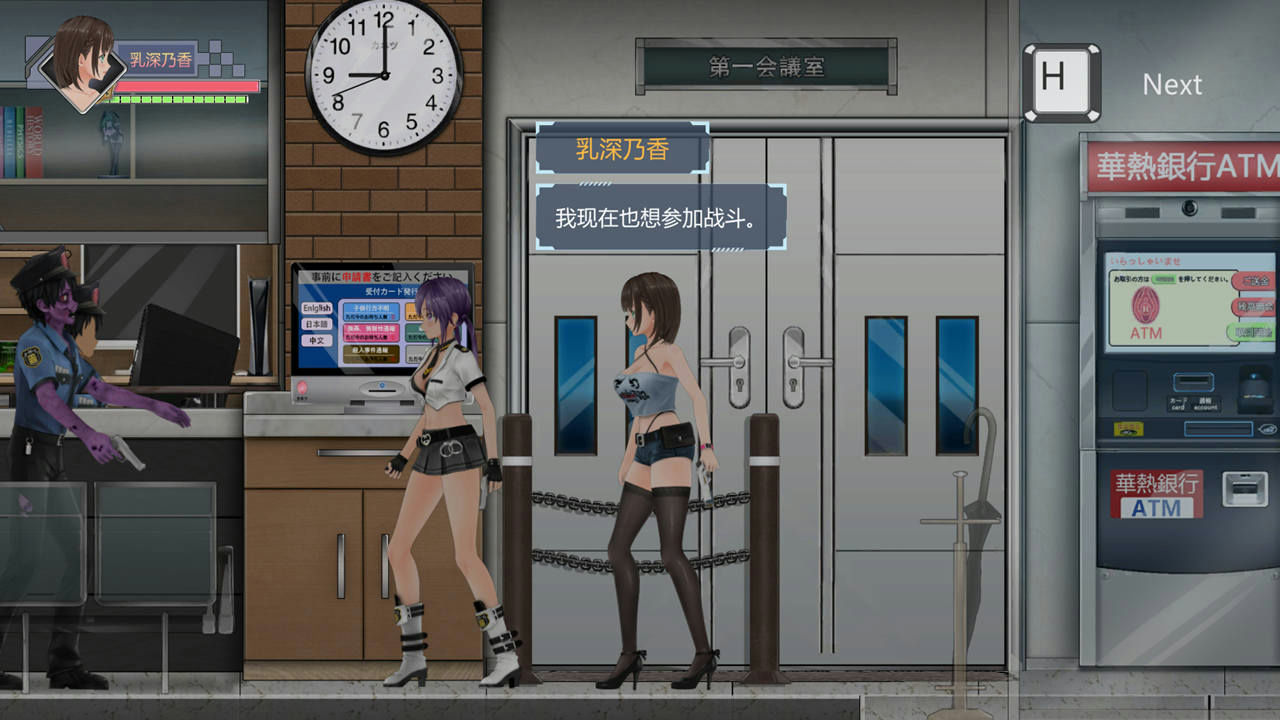Select 日本語 on the kiosk screen

(317, 325)
